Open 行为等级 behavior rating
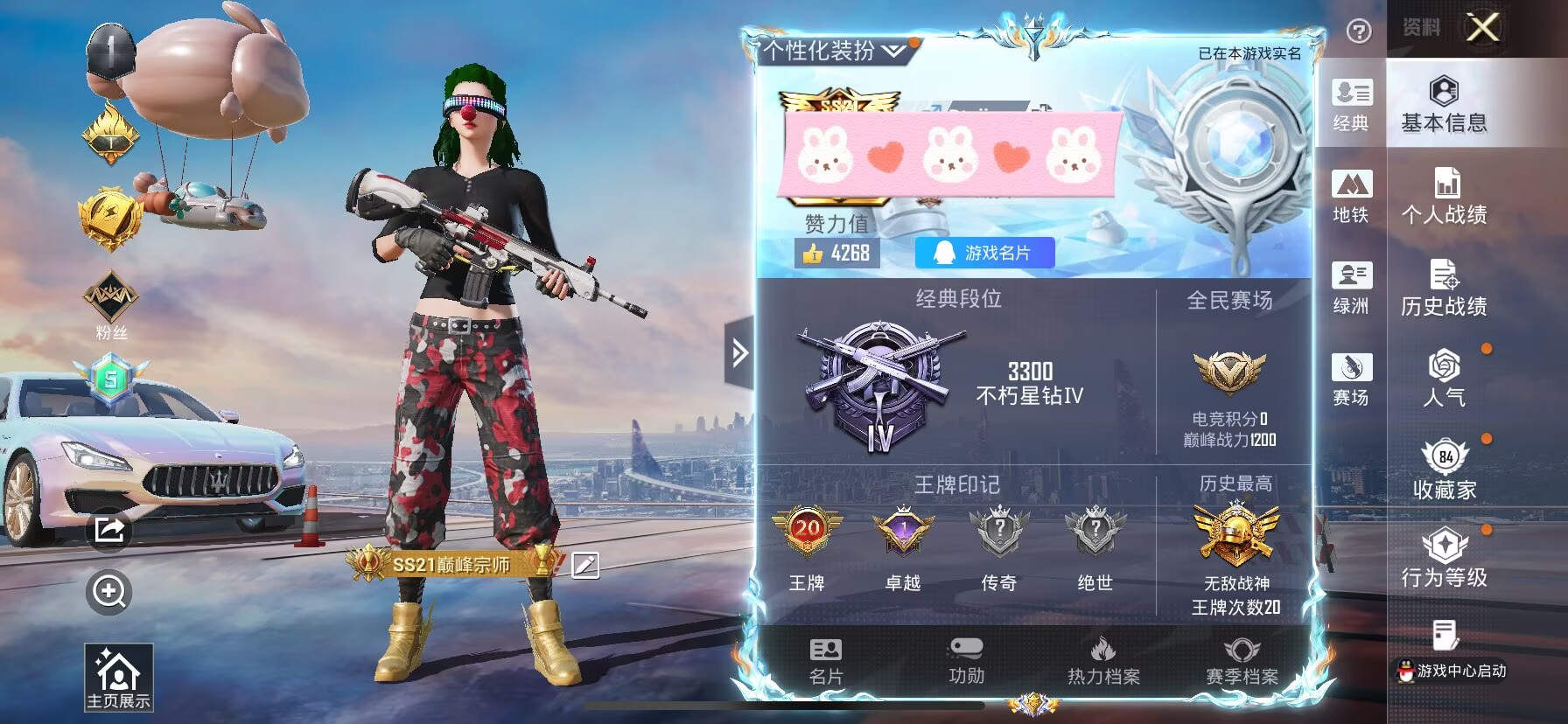The width and height of the screenshot is (1568, 724). tap(1444, 558)
